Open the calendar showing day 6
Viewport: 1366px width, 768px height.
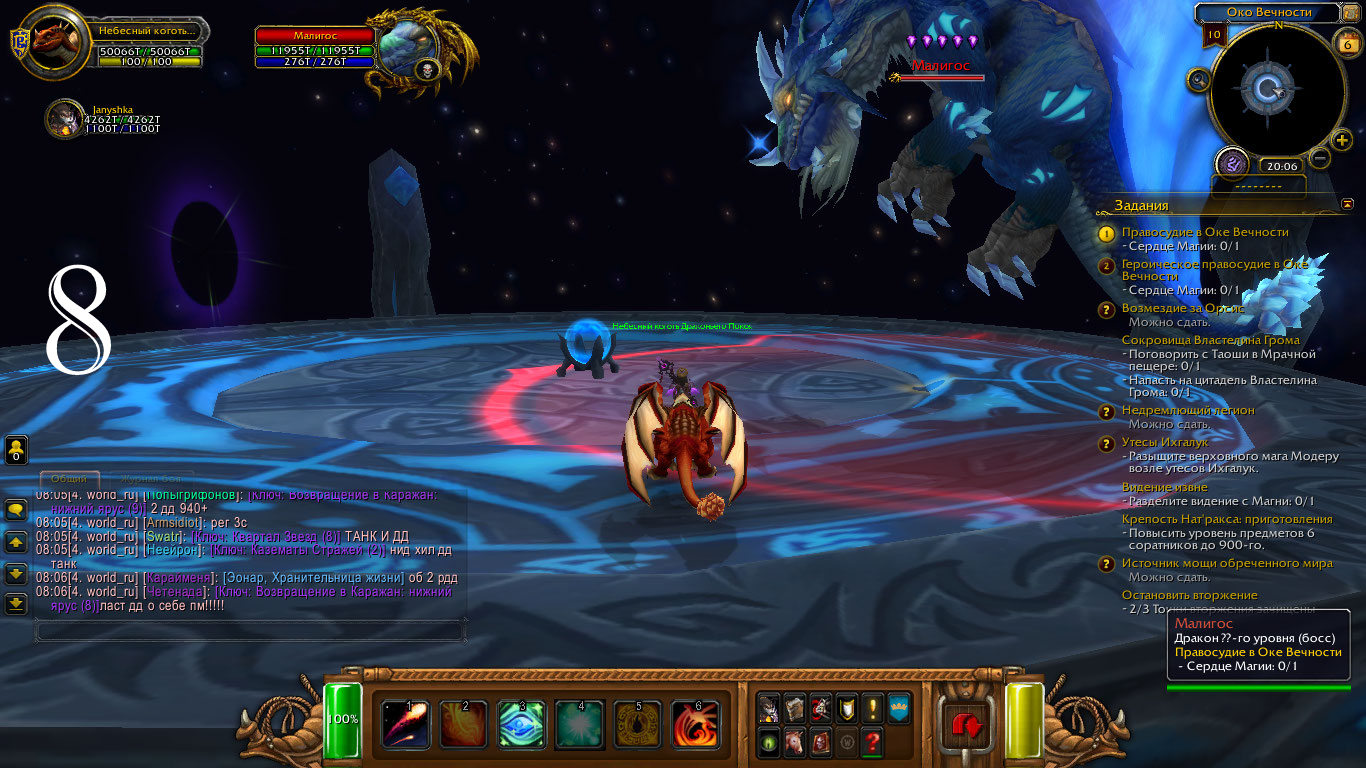(x=1346, y=42)
